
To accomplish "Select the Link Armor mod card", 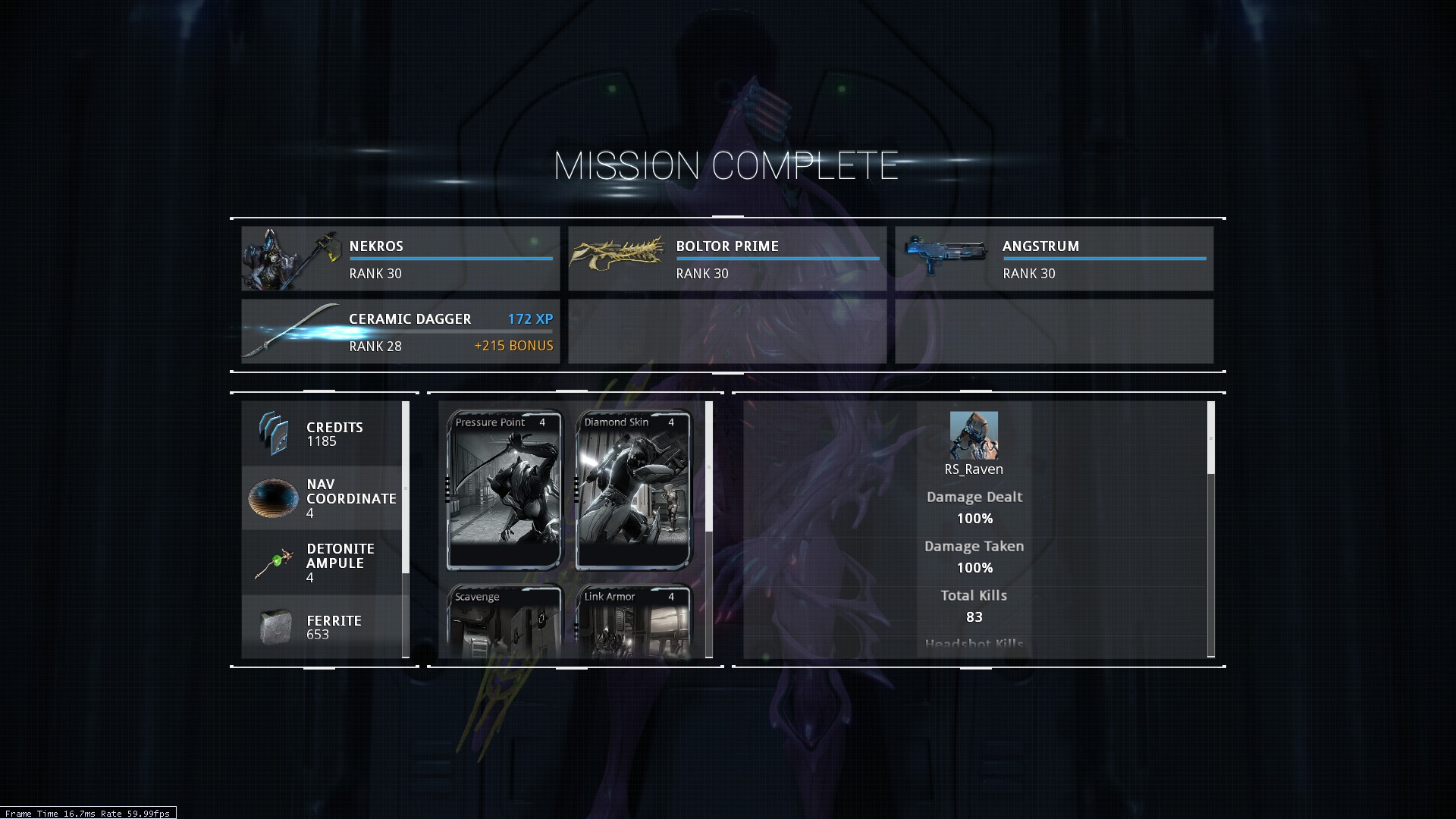I will point(634,620).
